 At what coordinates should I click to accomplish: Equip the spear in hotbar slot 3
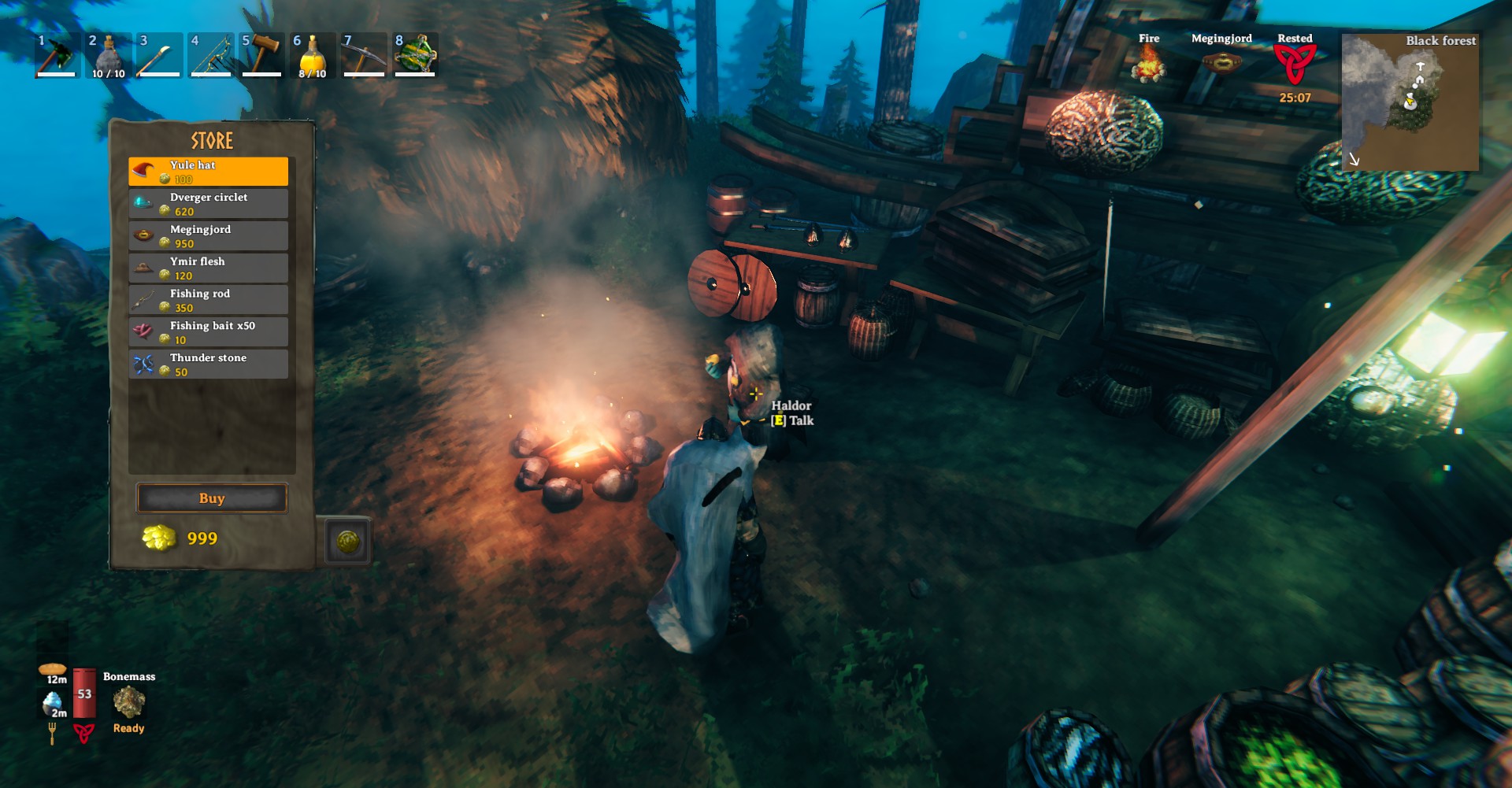click(x=159, y=55)
